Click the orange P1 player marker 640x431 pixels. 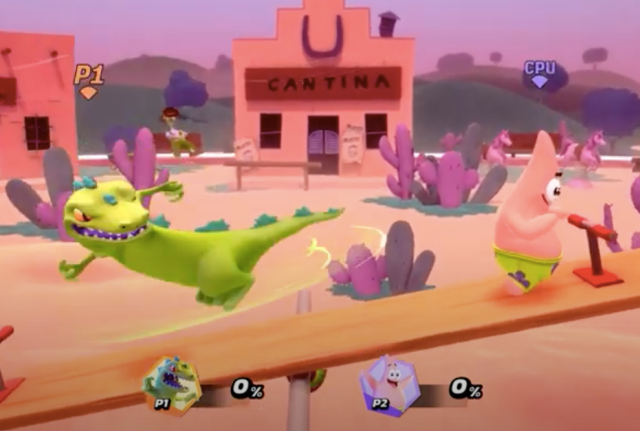click(x=89, y=80)
